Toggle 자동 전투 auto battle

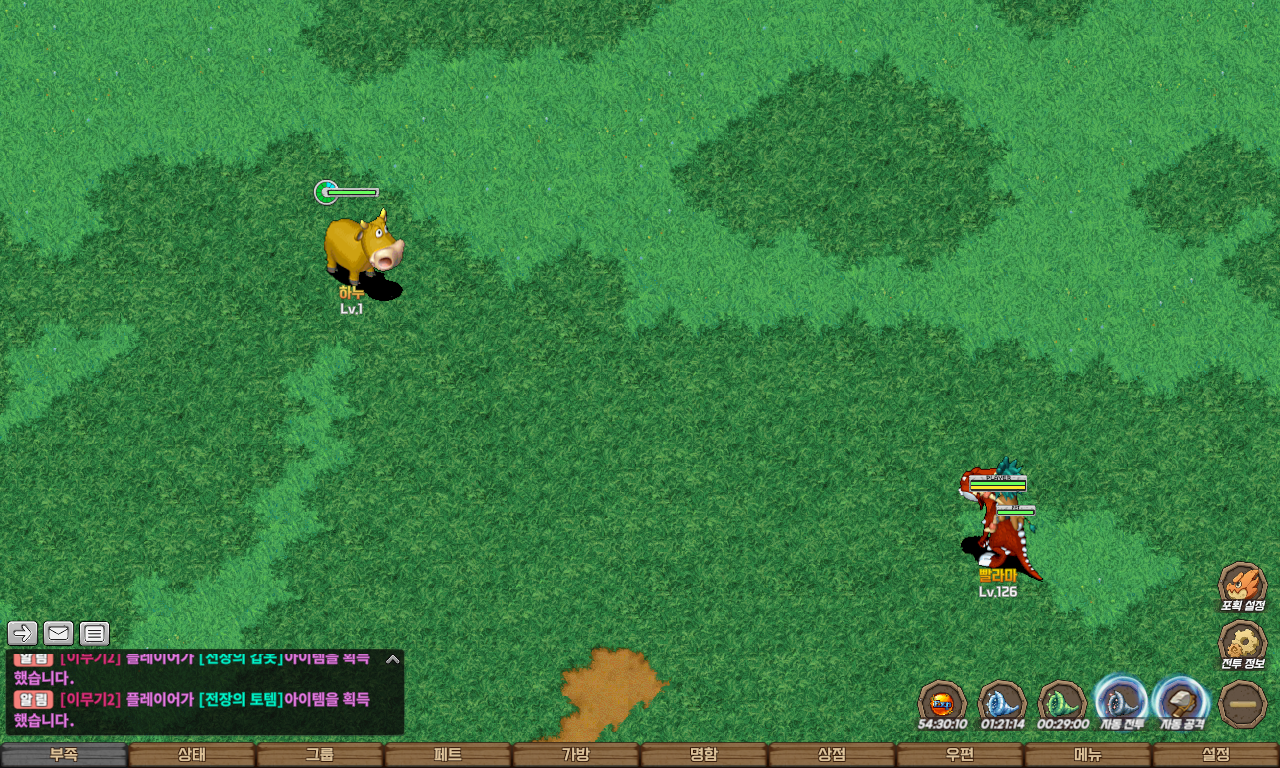(x=1121, y=701)
